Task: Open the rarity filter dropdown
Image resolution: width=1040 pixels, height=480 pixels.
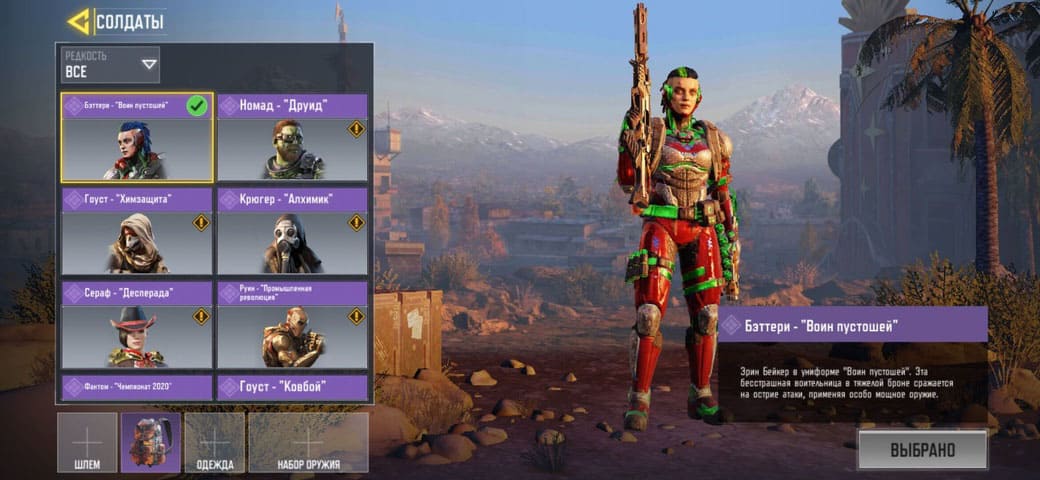Action: click(110, 65)
